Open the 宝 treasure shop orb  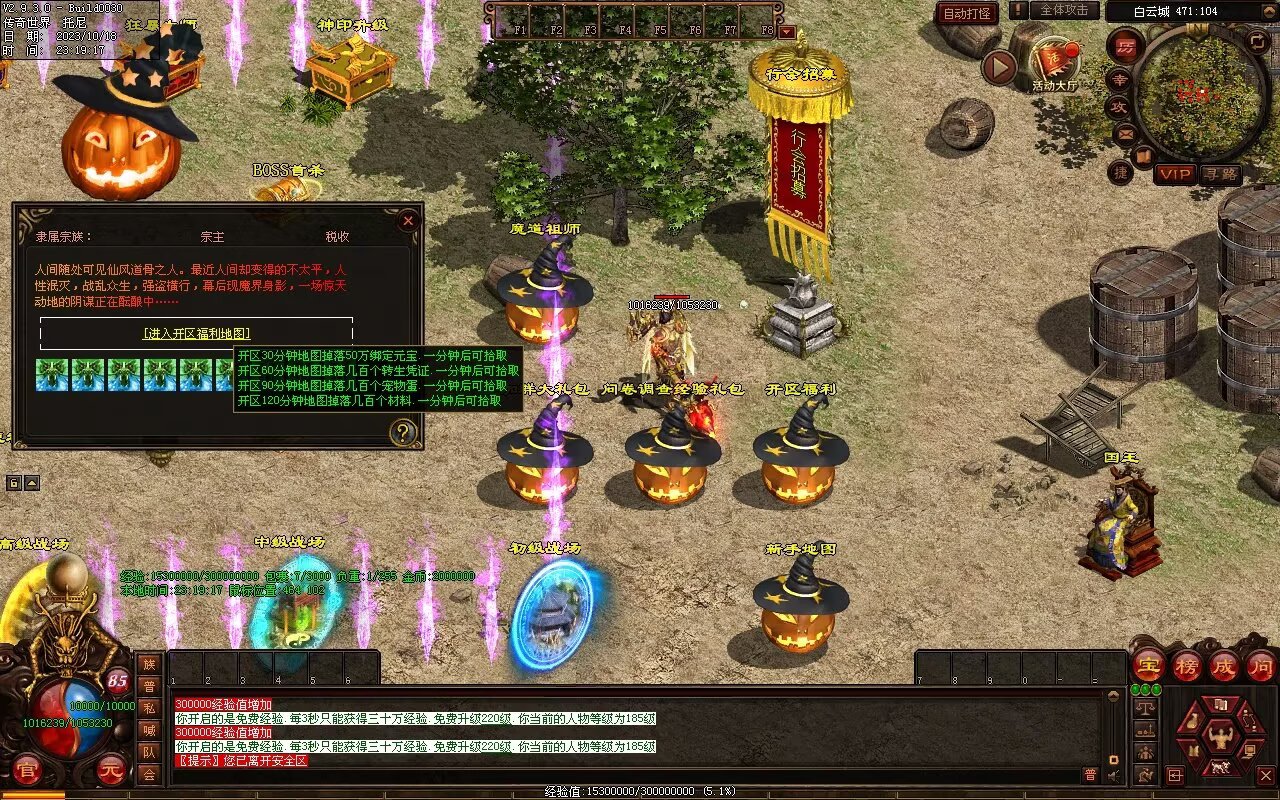coord(1148,666)
